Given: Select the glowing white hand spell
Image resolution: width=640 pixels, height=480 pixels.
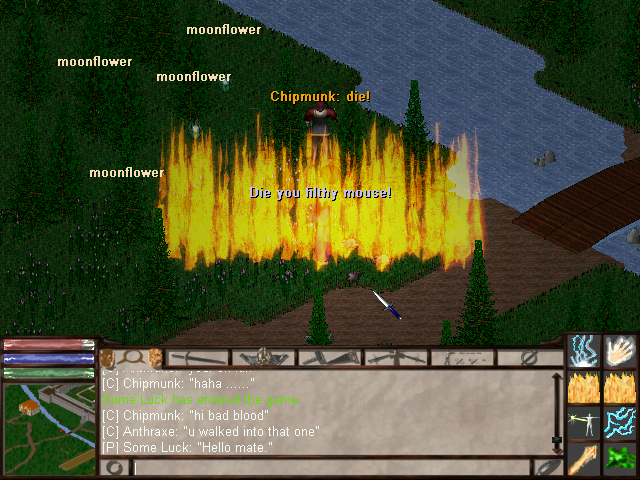Looking at the screenshot, I should pyautogui.click(x=620, y=350).
